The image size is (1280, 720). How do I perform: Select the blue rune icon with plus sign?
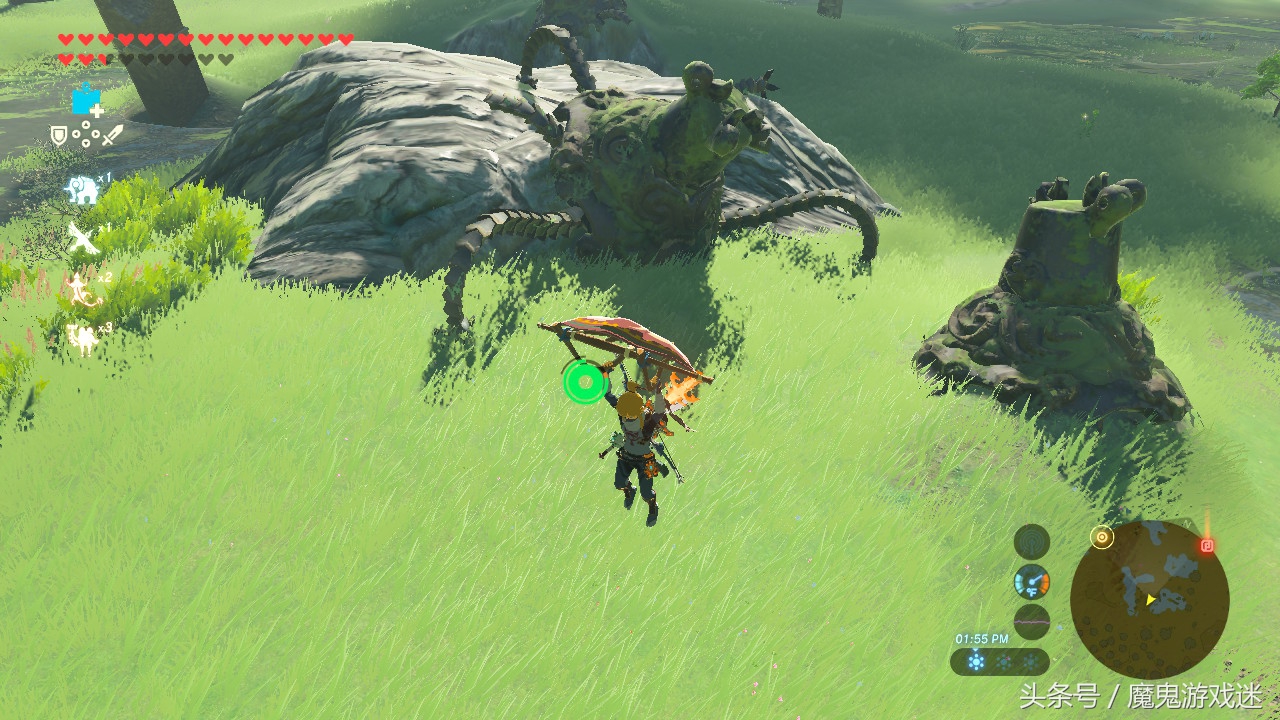click(86, 100)
